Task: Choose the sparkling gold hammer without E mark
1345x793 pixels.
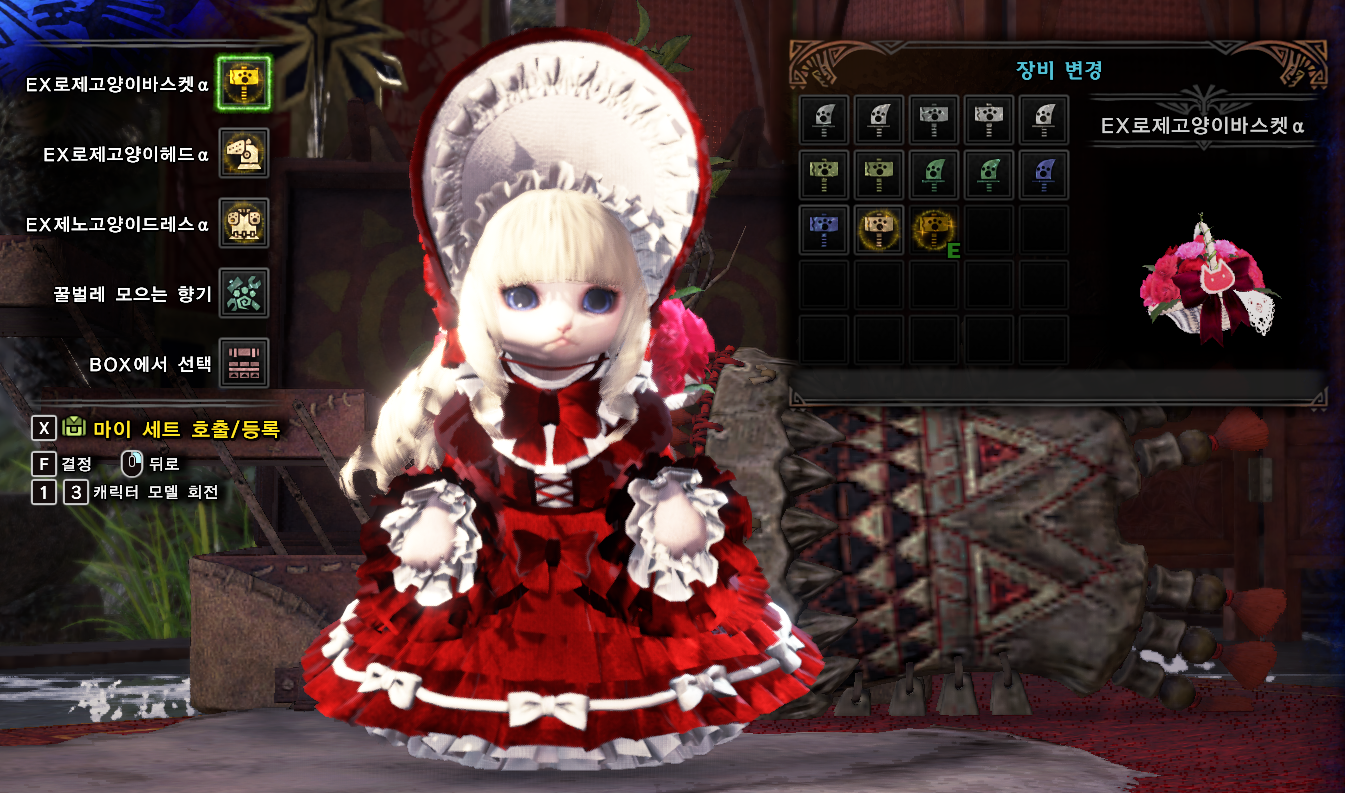Action: [x=880, y=230]
